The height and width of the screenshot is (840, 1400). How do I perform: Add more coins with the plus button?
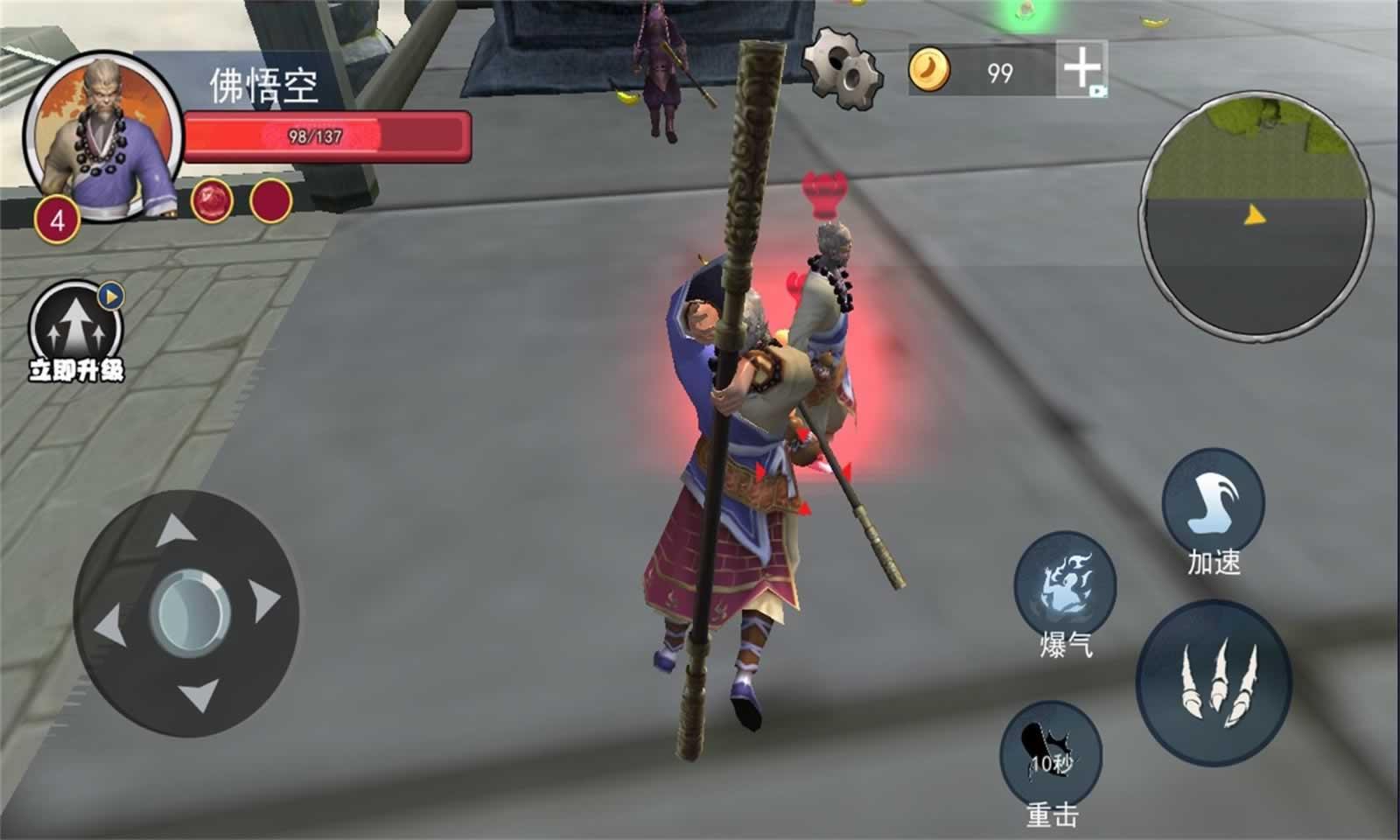[1081, 68]
